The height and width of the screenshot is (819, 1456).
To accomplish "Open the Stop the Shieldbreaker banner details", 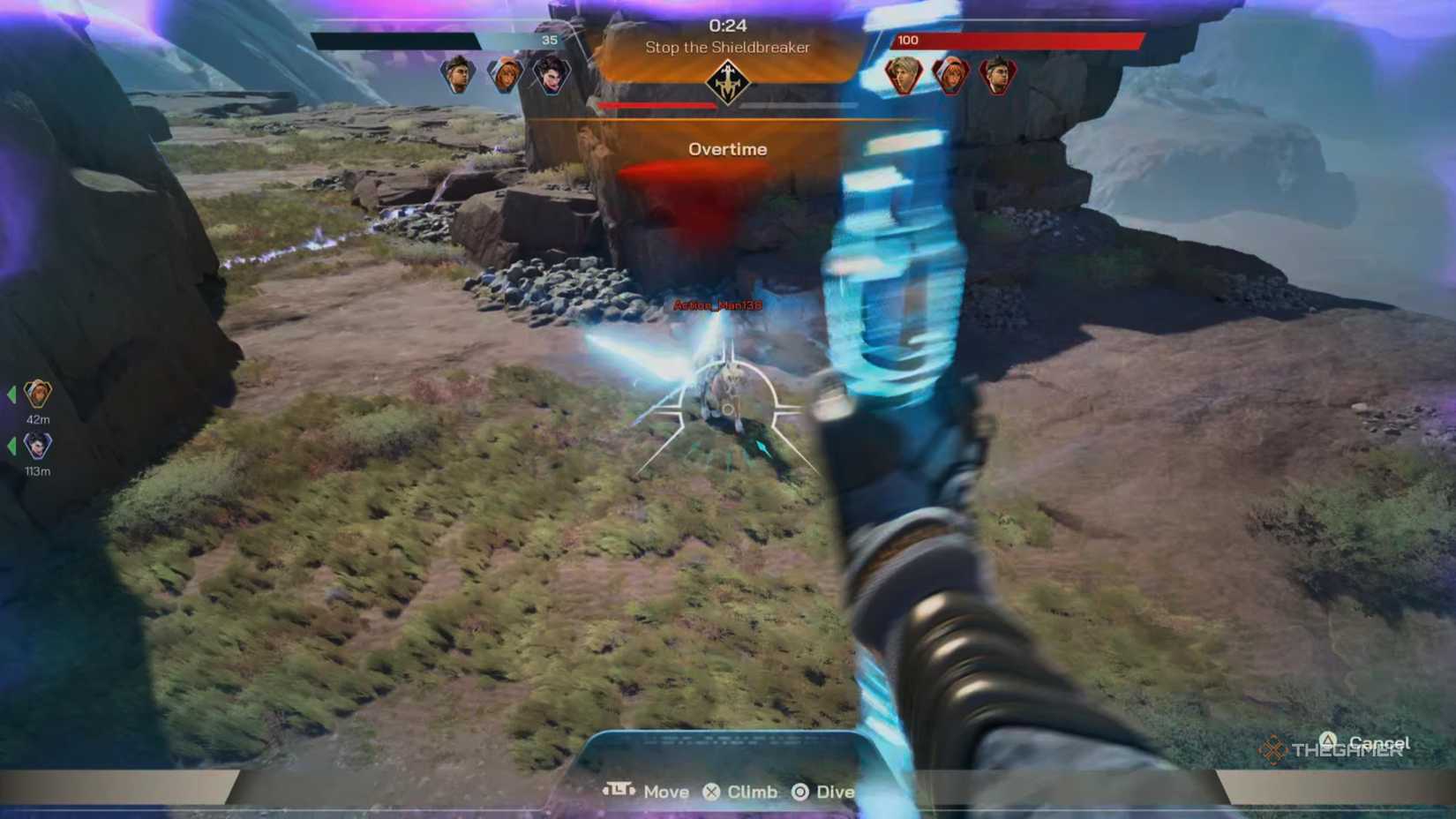I will point(726,49).
